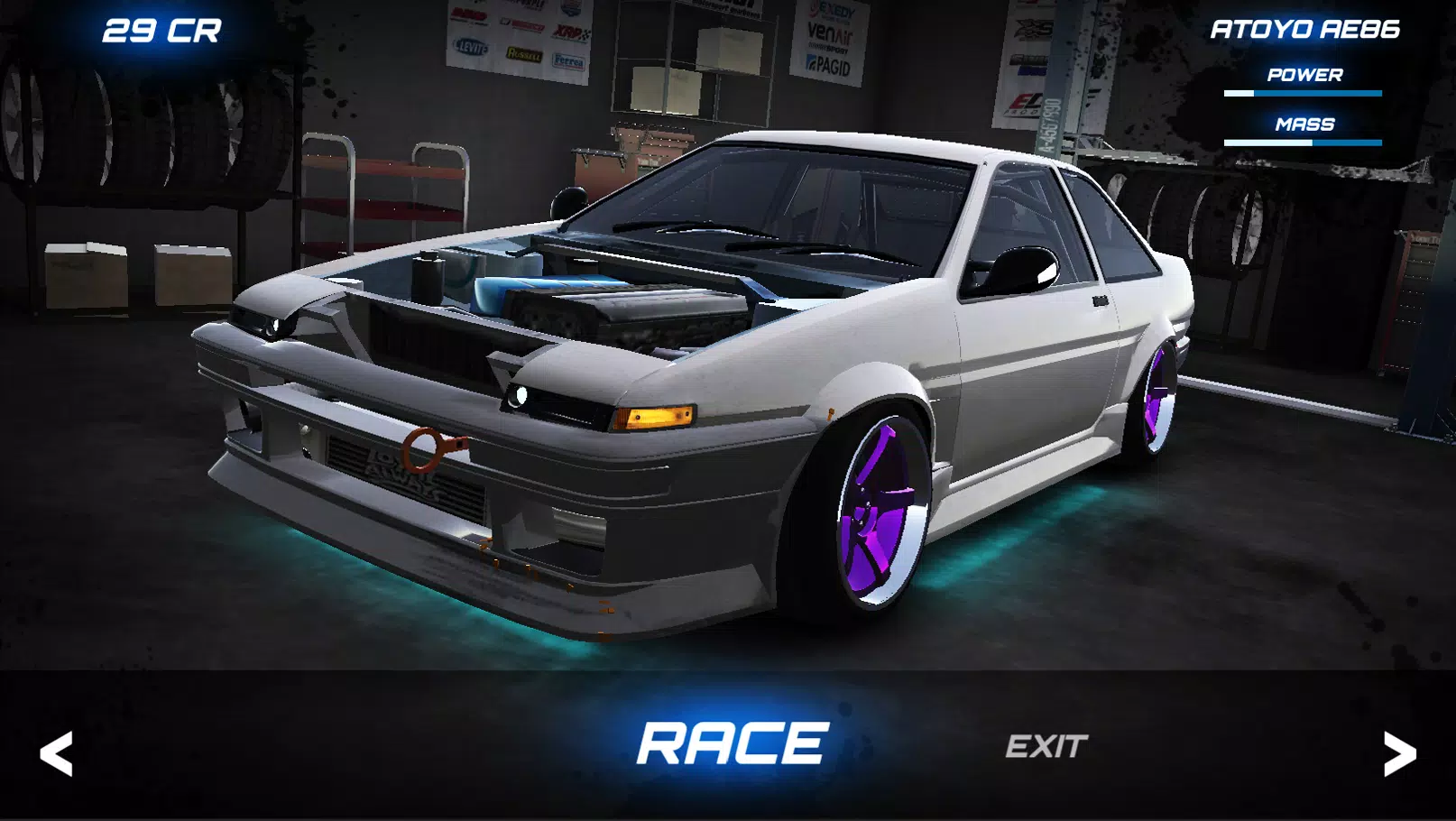Expand the ATOYO AE86 car name header
This screenshot has width=1456, height=821.
pyautogui.click(x=1304, y=30)
